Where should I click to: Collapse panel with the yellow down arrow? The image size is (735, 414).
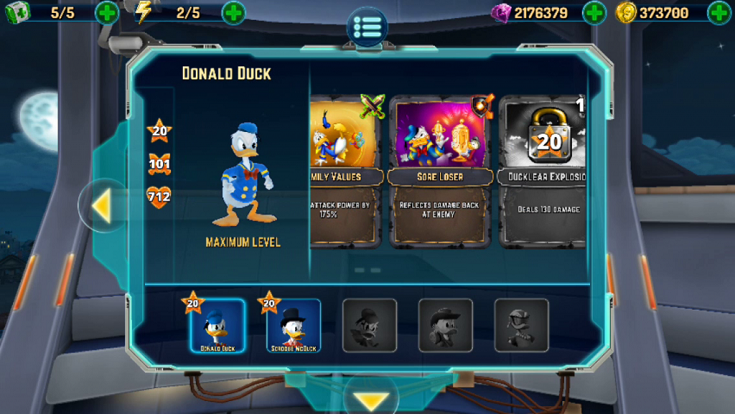[x=371, y=401]
